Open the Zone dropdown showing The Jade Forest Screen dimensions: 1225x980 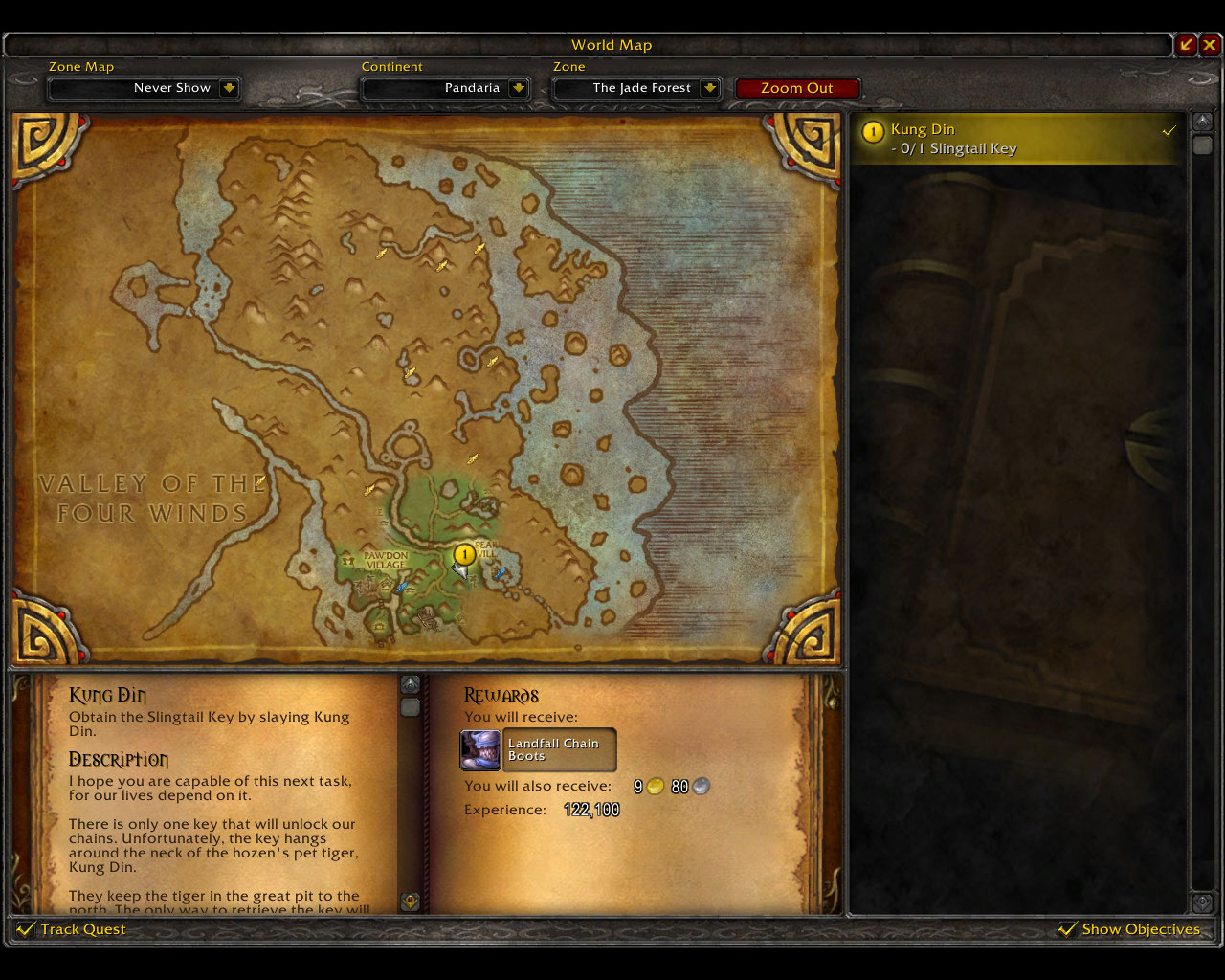click(710, 88)
